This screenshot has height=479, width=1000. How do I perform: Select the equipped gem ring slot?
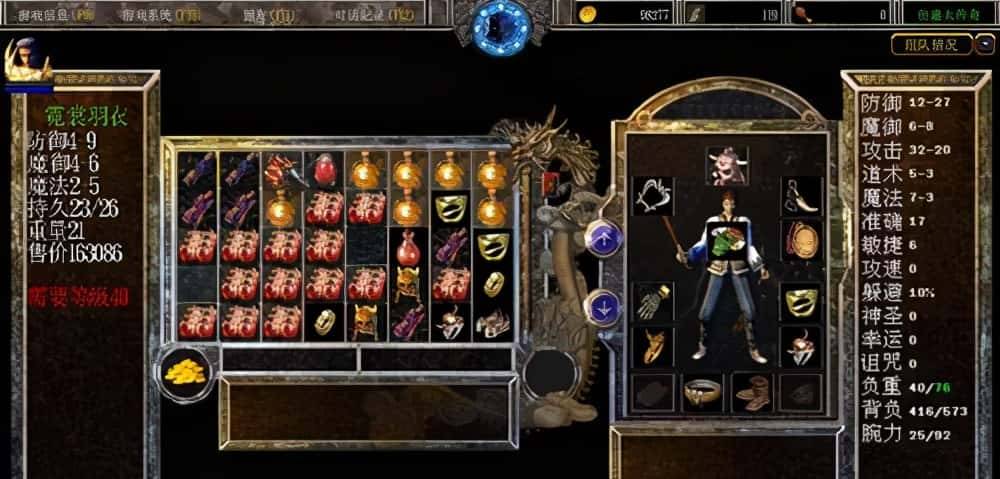[x=800, y=347]
